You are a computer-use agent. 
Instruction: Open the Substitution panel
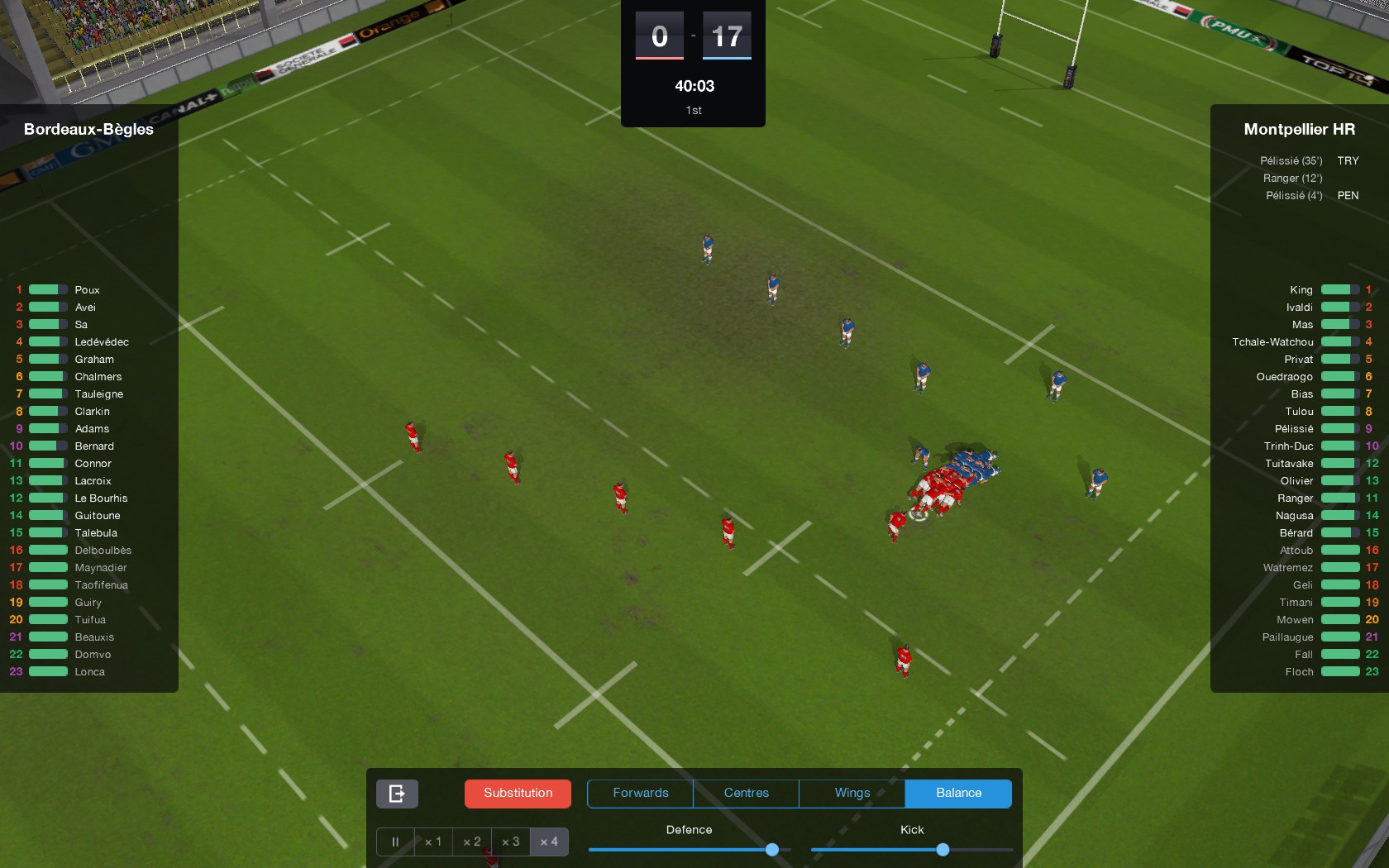(517, 793)
